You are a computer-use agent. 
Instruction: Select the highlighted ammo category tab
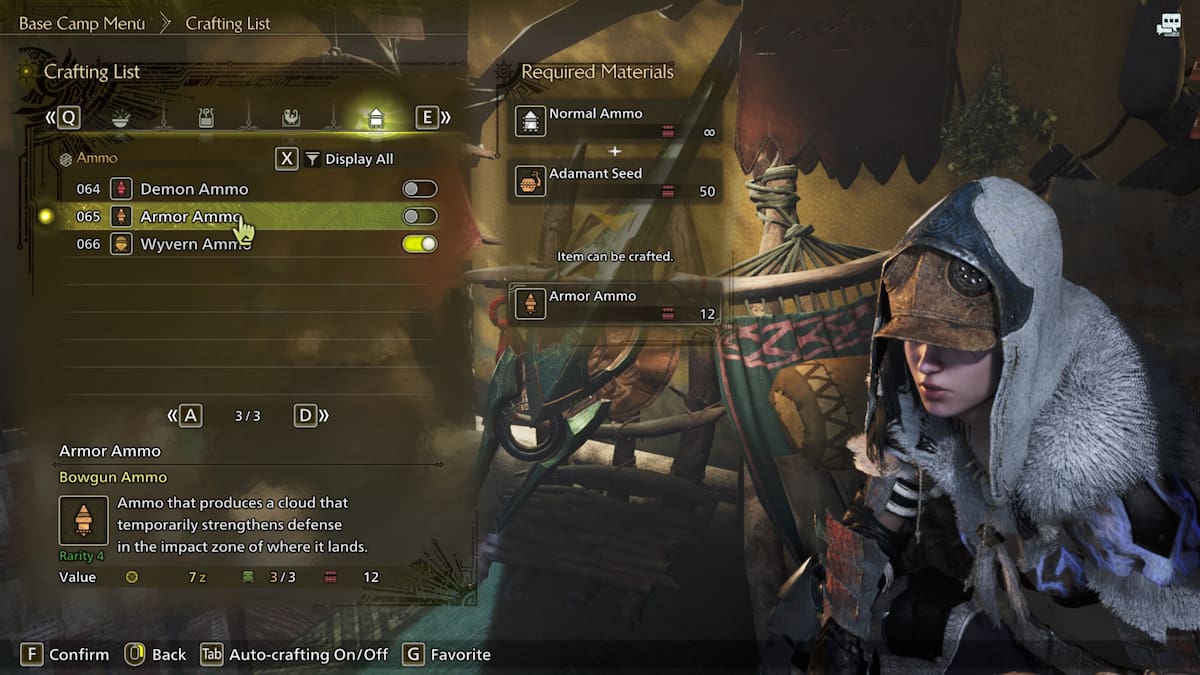pos(376,119)
